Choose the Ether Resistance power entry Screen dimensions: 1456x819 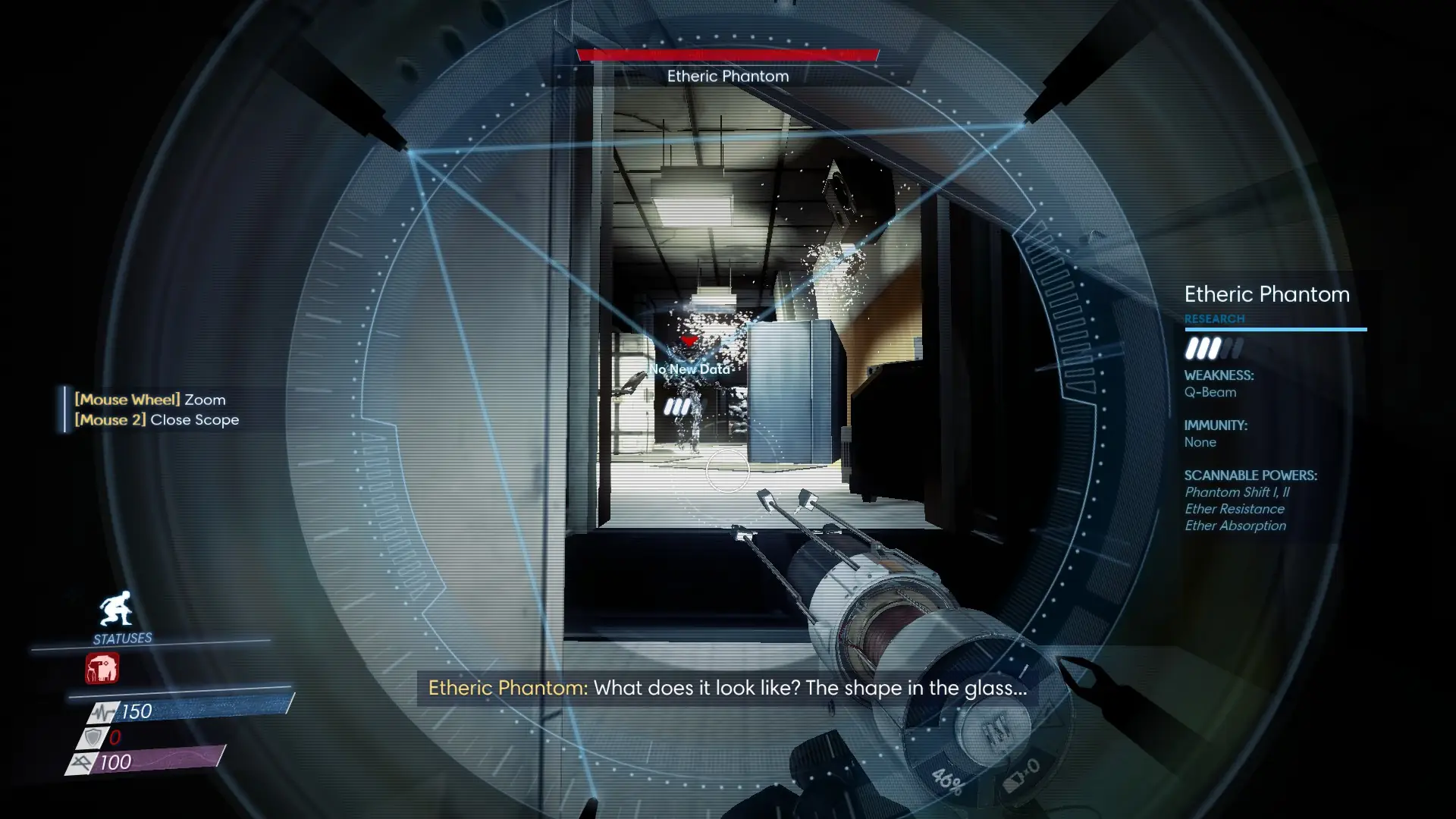coord(1234,509)
